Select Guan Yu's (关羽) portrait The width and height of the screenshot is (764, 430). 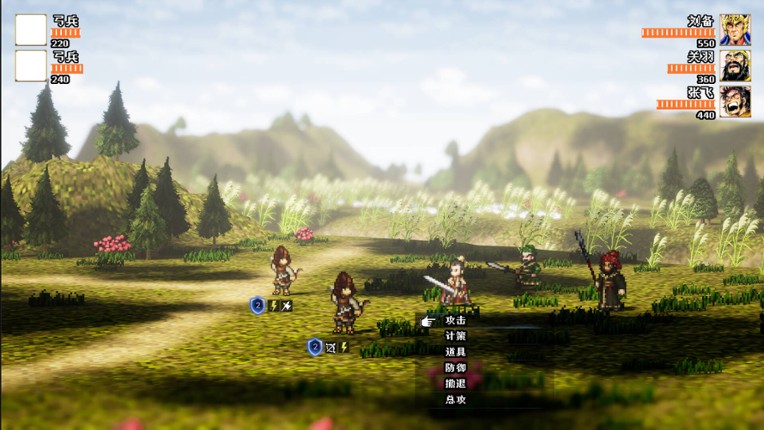735,66
